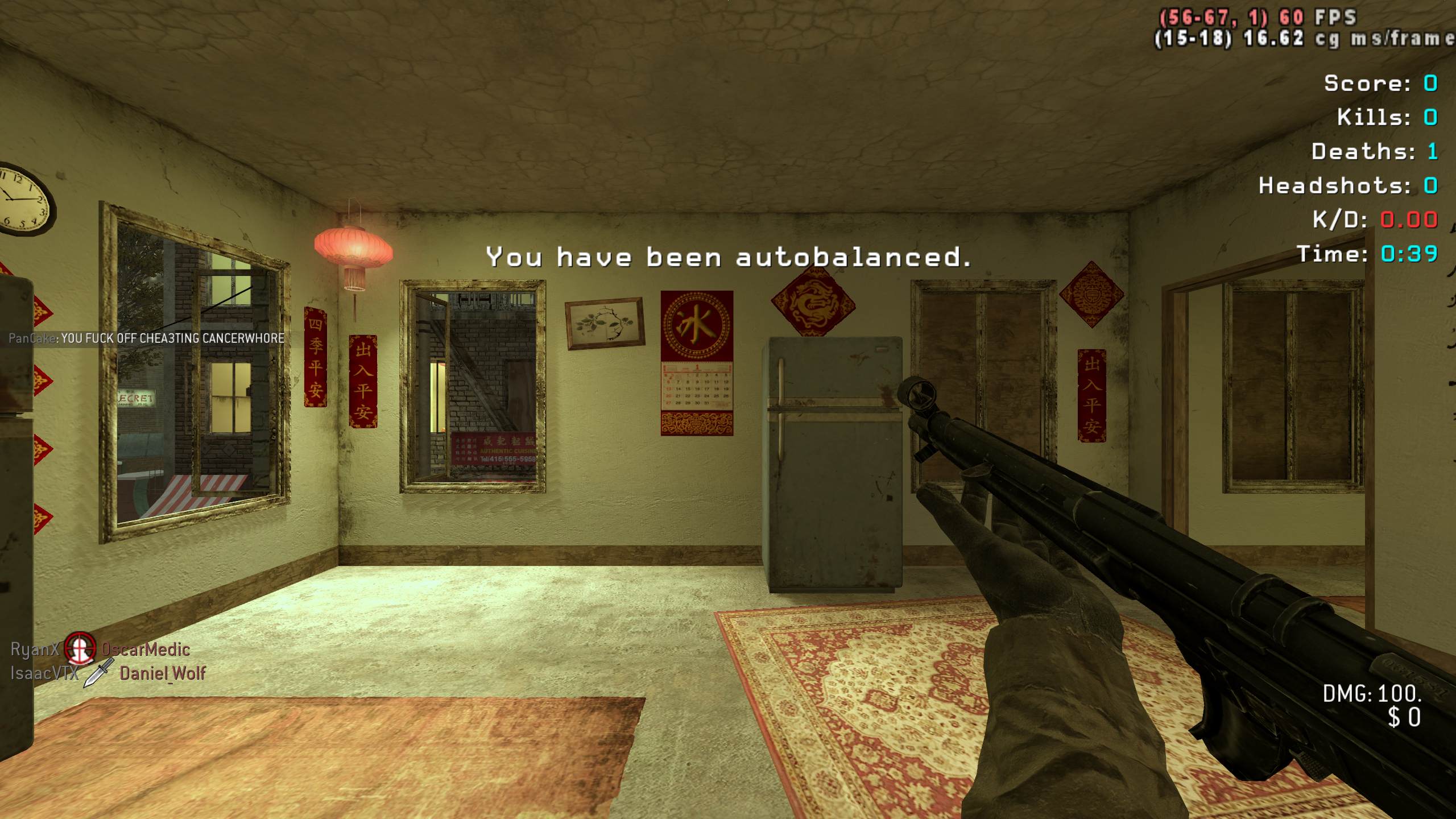
Task: Click OscarMedic's name in the killfeed
Action: [146, 650]
